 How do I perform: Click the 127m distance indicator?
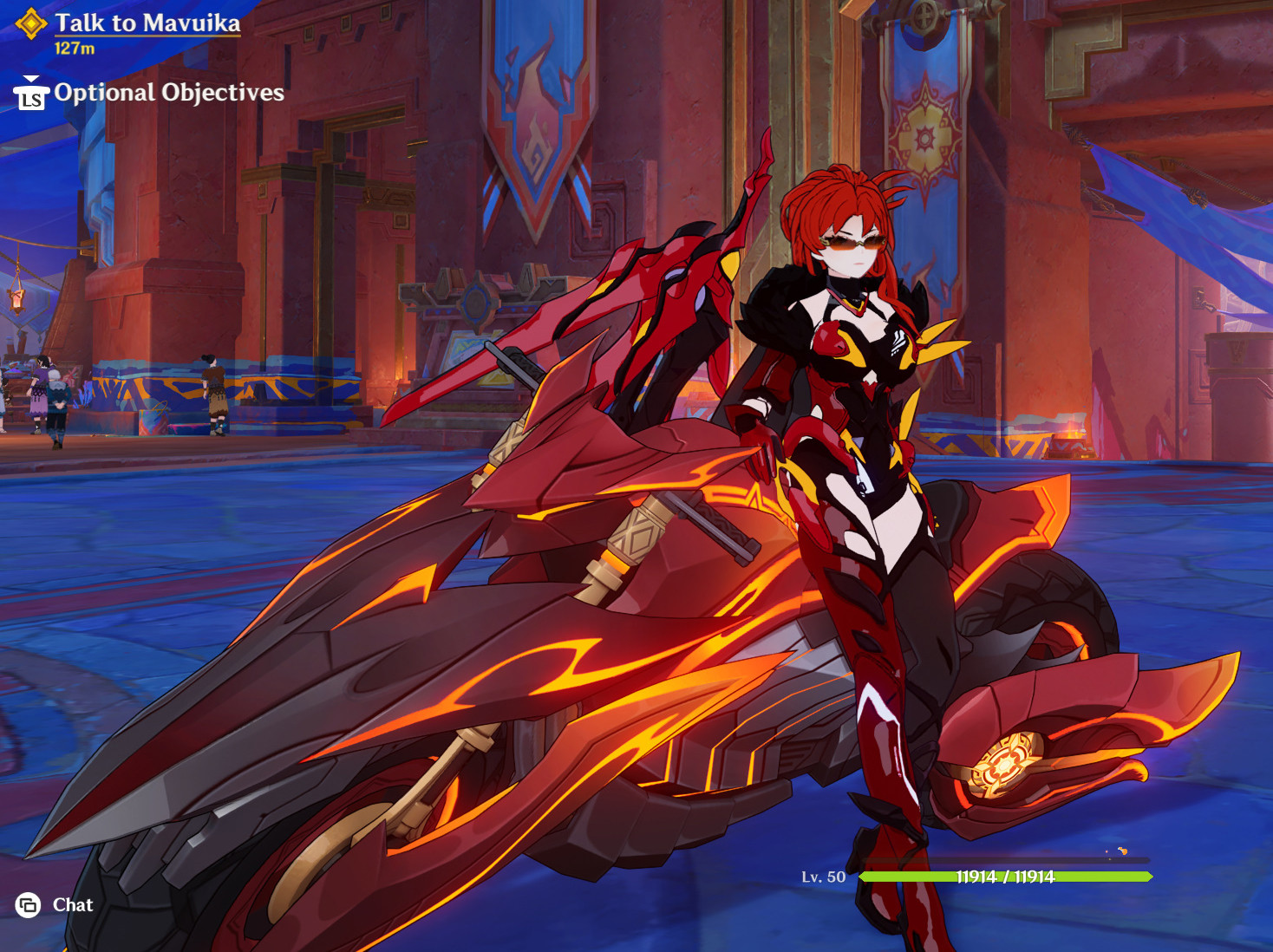point(75,47)
